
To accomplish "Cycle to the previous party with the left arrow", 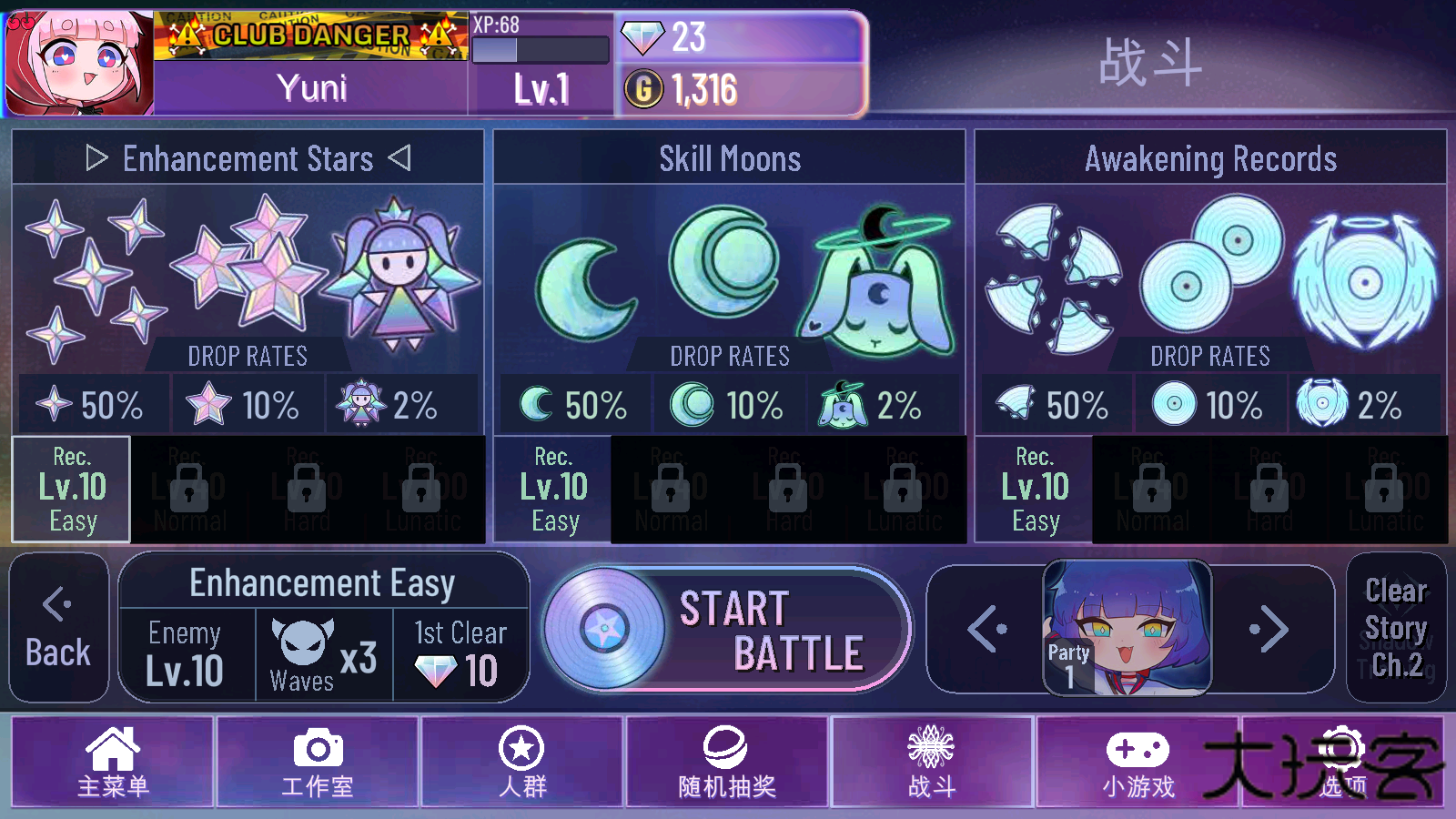I will point(986,628).
